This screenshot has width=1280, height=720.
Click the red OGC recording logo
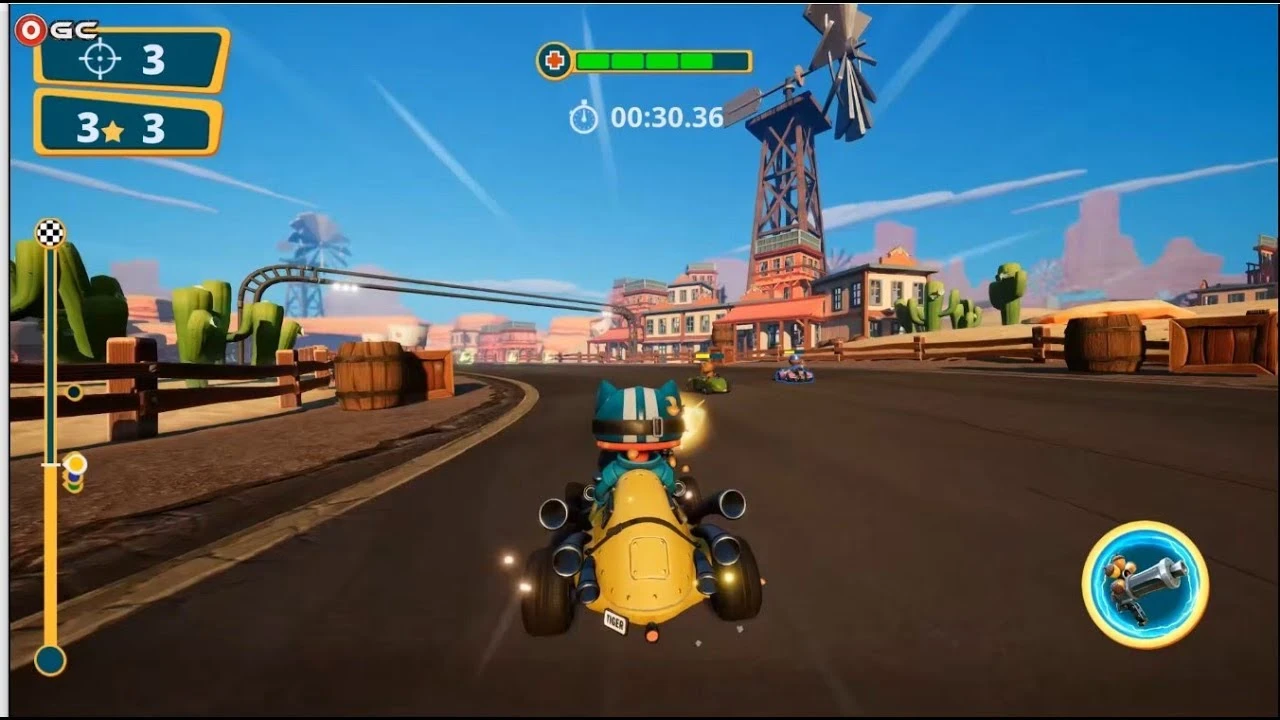pyautogui.click(x=33, y=28)
